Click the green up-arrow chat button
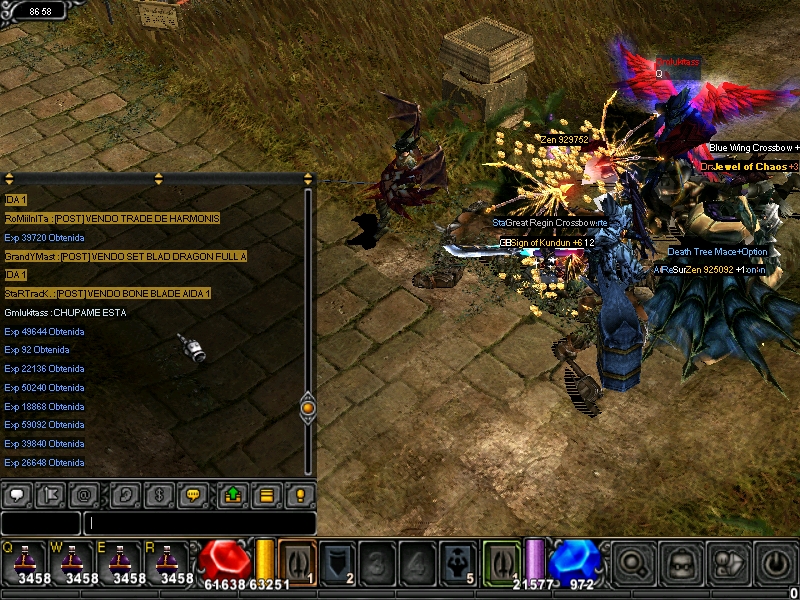Viewport: 800px width, 600px height. pos(232,494)
